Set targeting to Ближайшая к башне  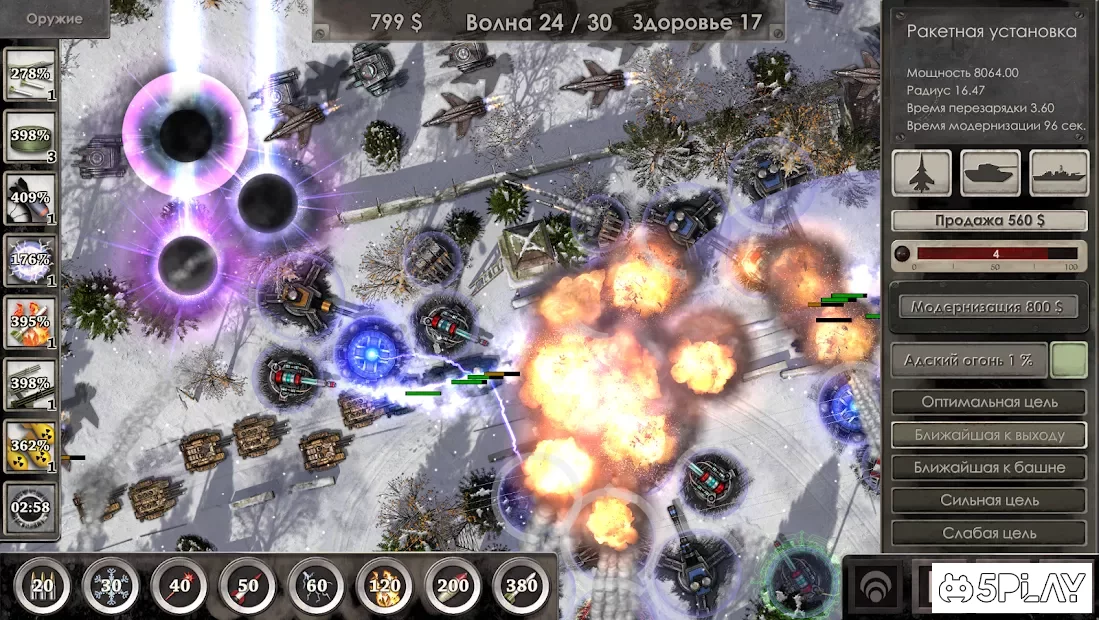pos(989,467)
